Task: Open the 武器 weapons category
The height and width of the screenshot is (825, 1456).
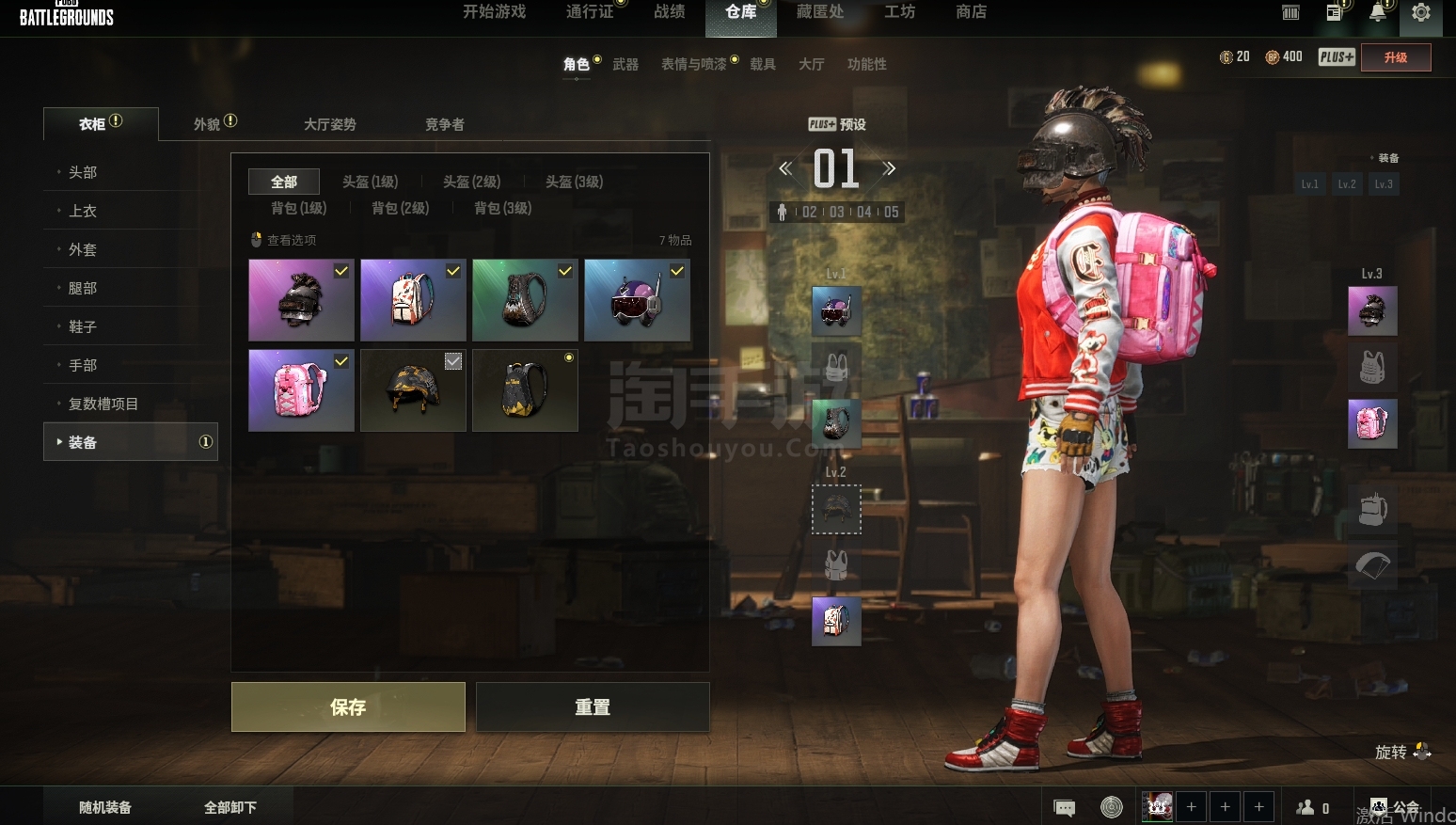Action: coord(625,64)
